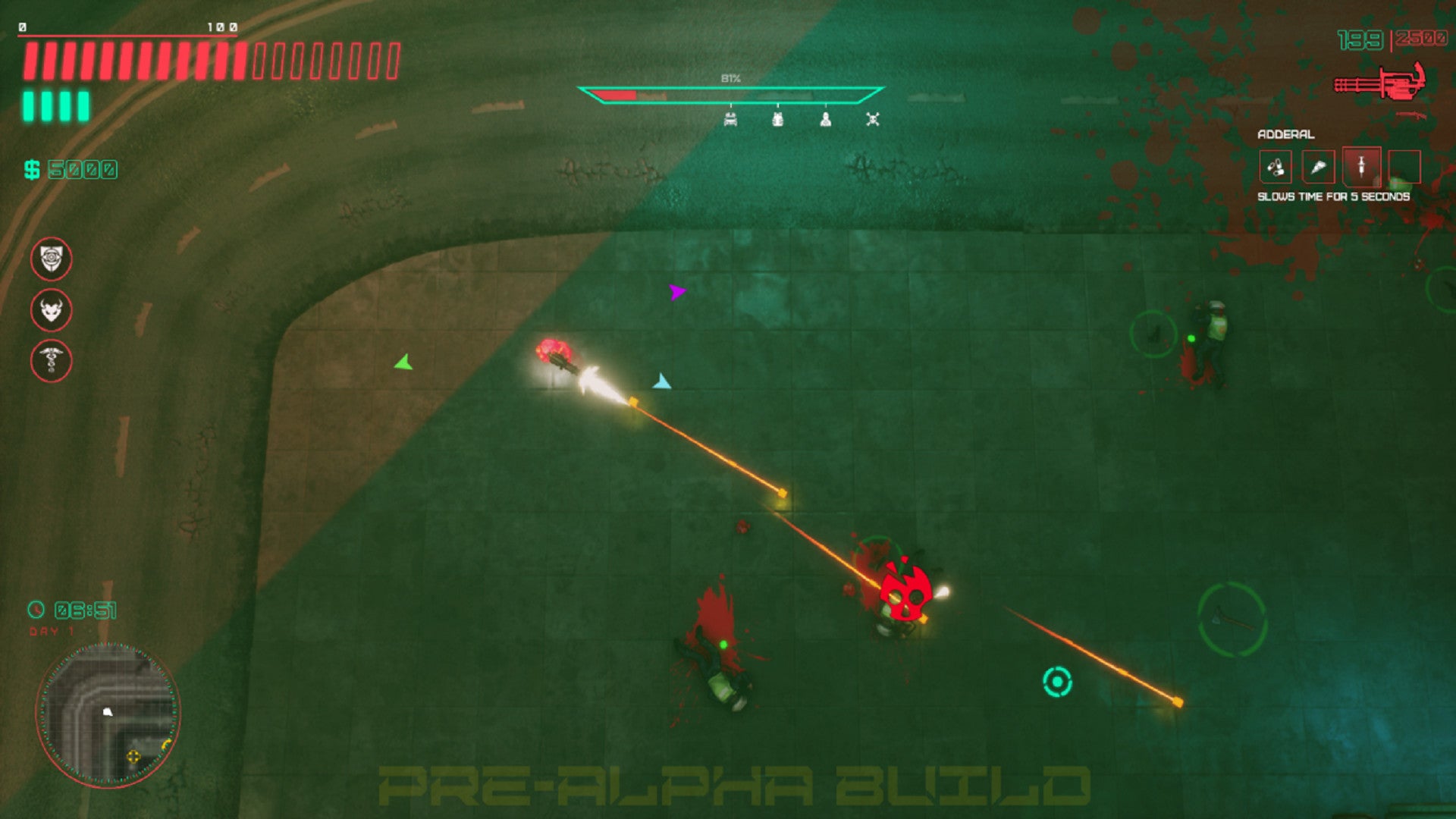Click the skull and crossbones progress marker

872,118
